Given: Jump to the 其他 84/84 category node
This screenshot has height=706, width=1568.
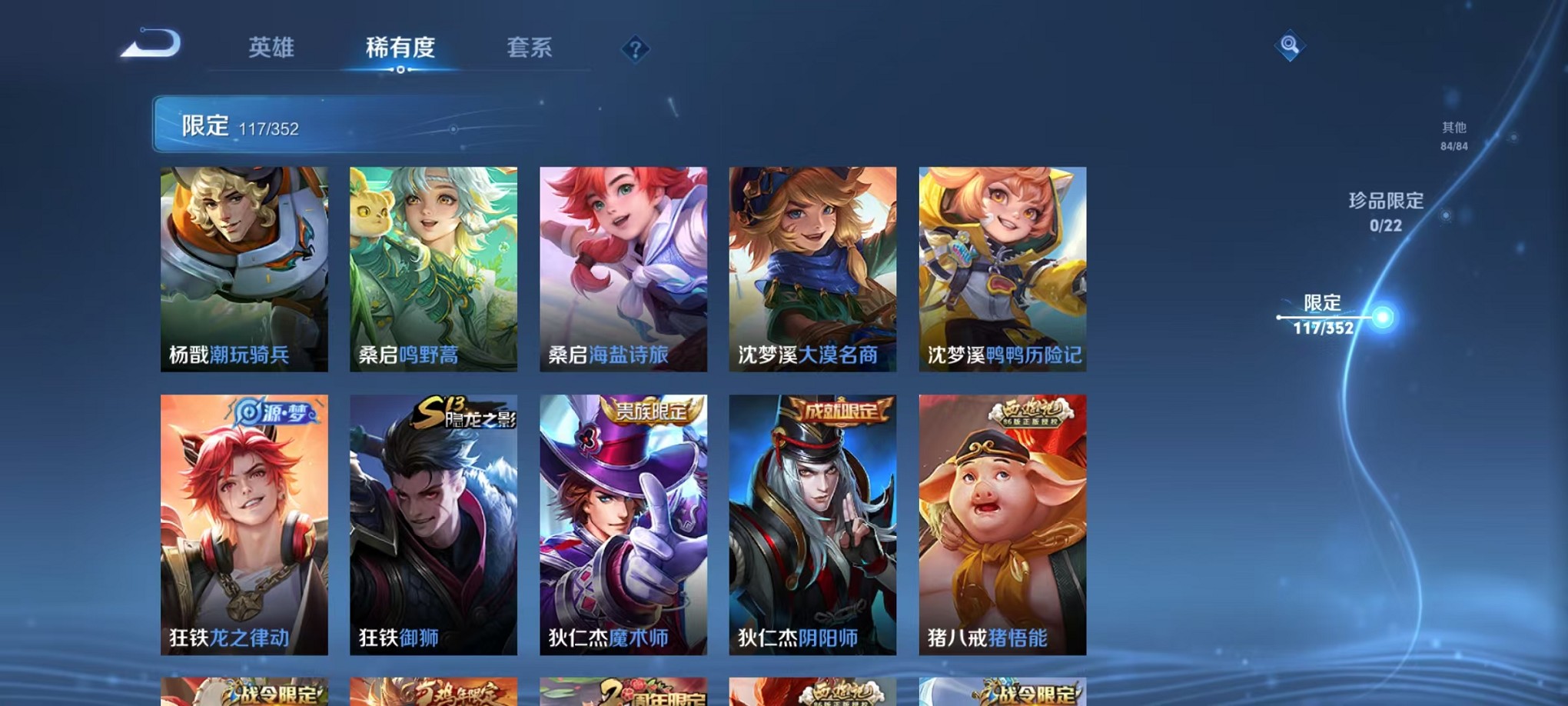Looking at the screenshot, I should click(x=1451, y=136).
